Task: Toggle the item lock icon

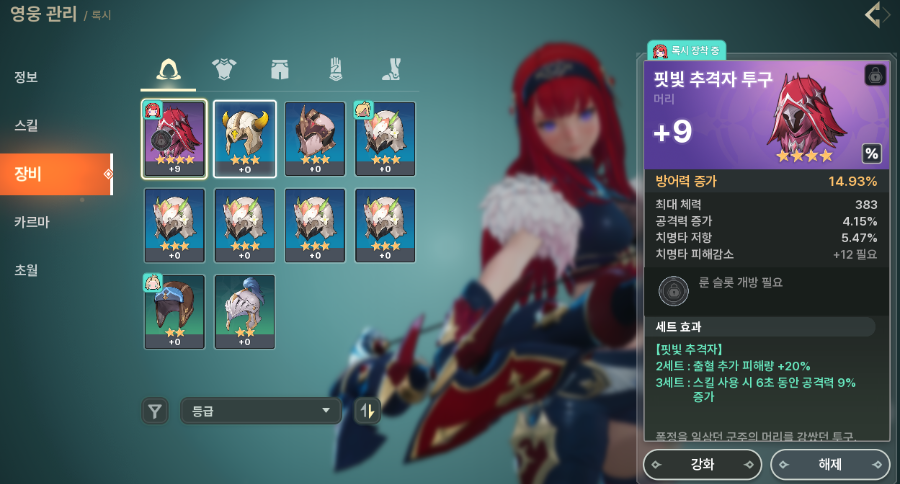Action: coord(873,75)
